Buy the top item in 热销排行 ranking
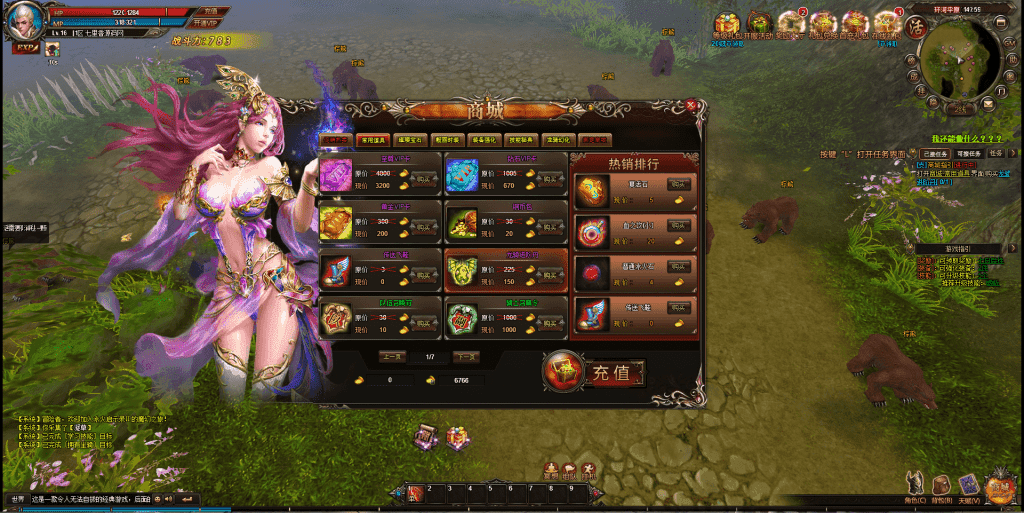1024x513 pixels. pyautogui.click(x=680, y=185)
